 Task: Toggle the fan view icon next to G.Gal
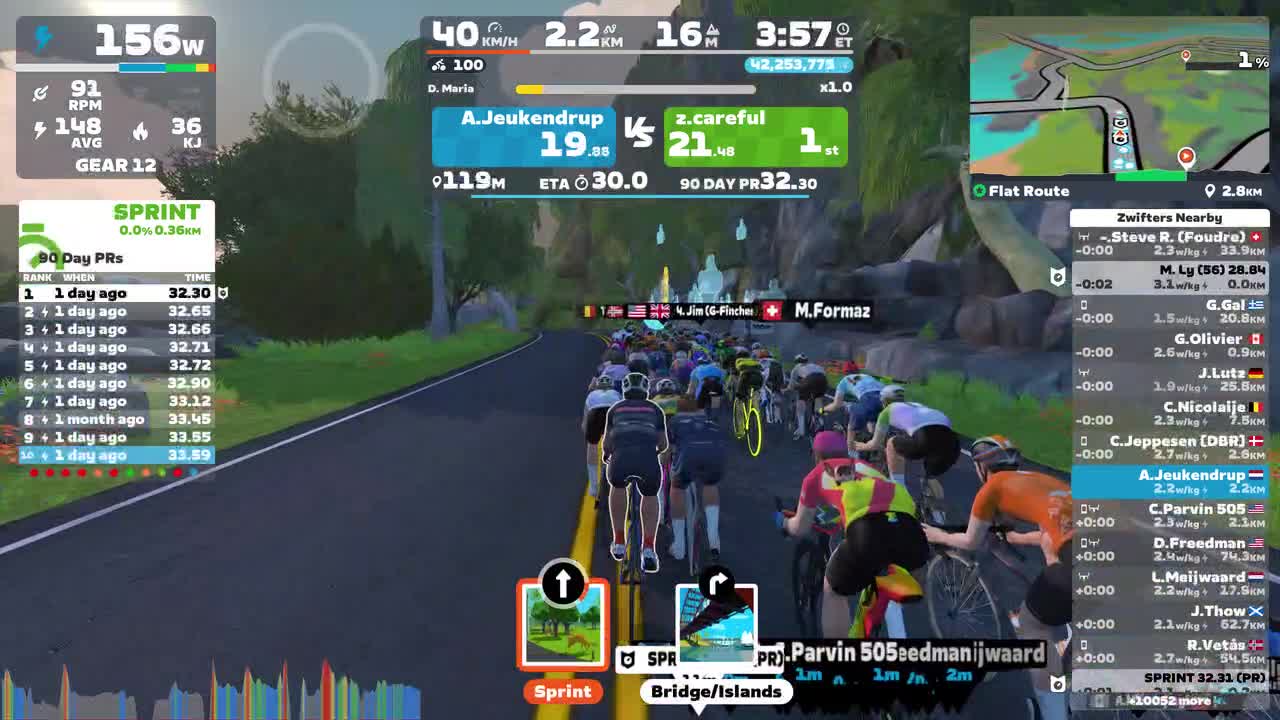[x=1086, y=305]
